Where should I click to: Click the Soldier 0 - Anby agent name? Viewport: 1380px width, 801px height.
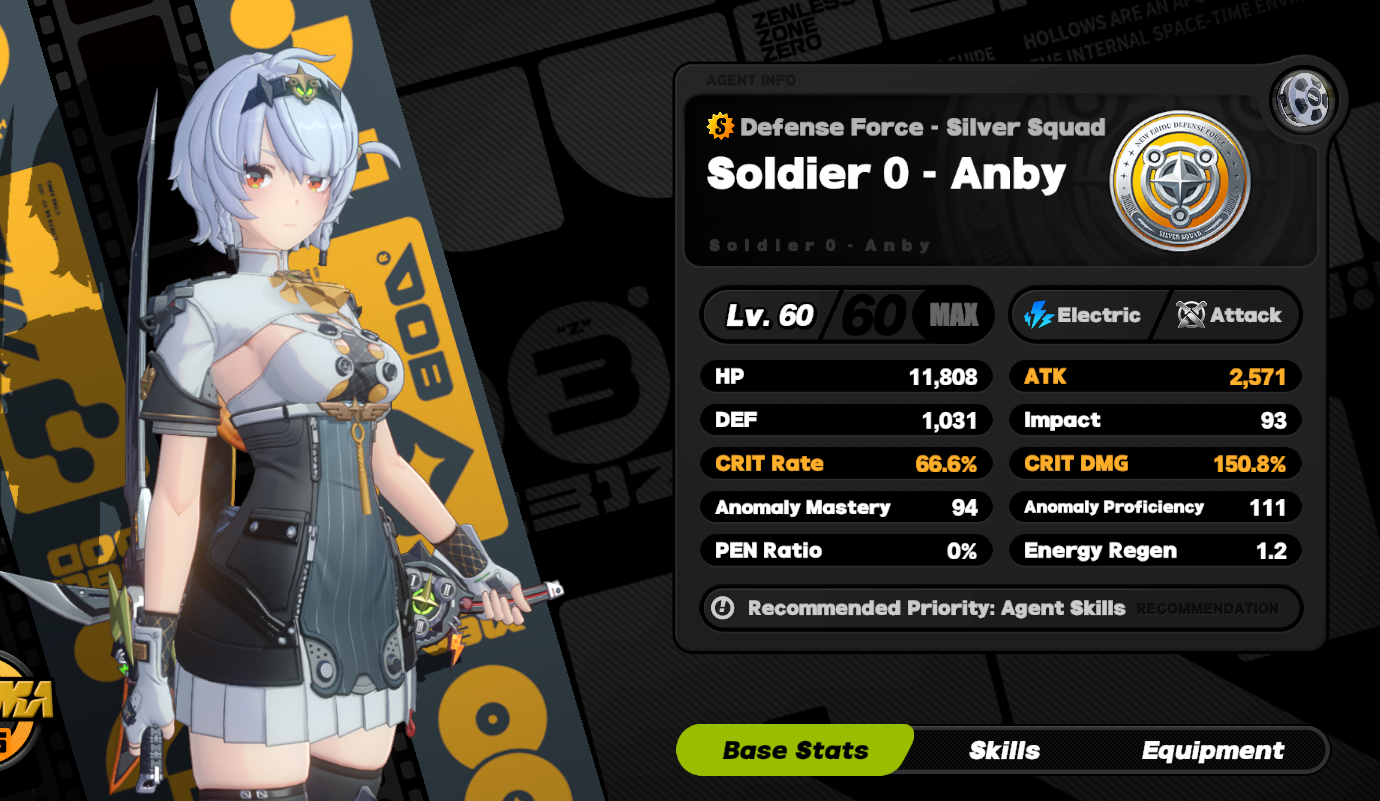click(x=886, y=173)
